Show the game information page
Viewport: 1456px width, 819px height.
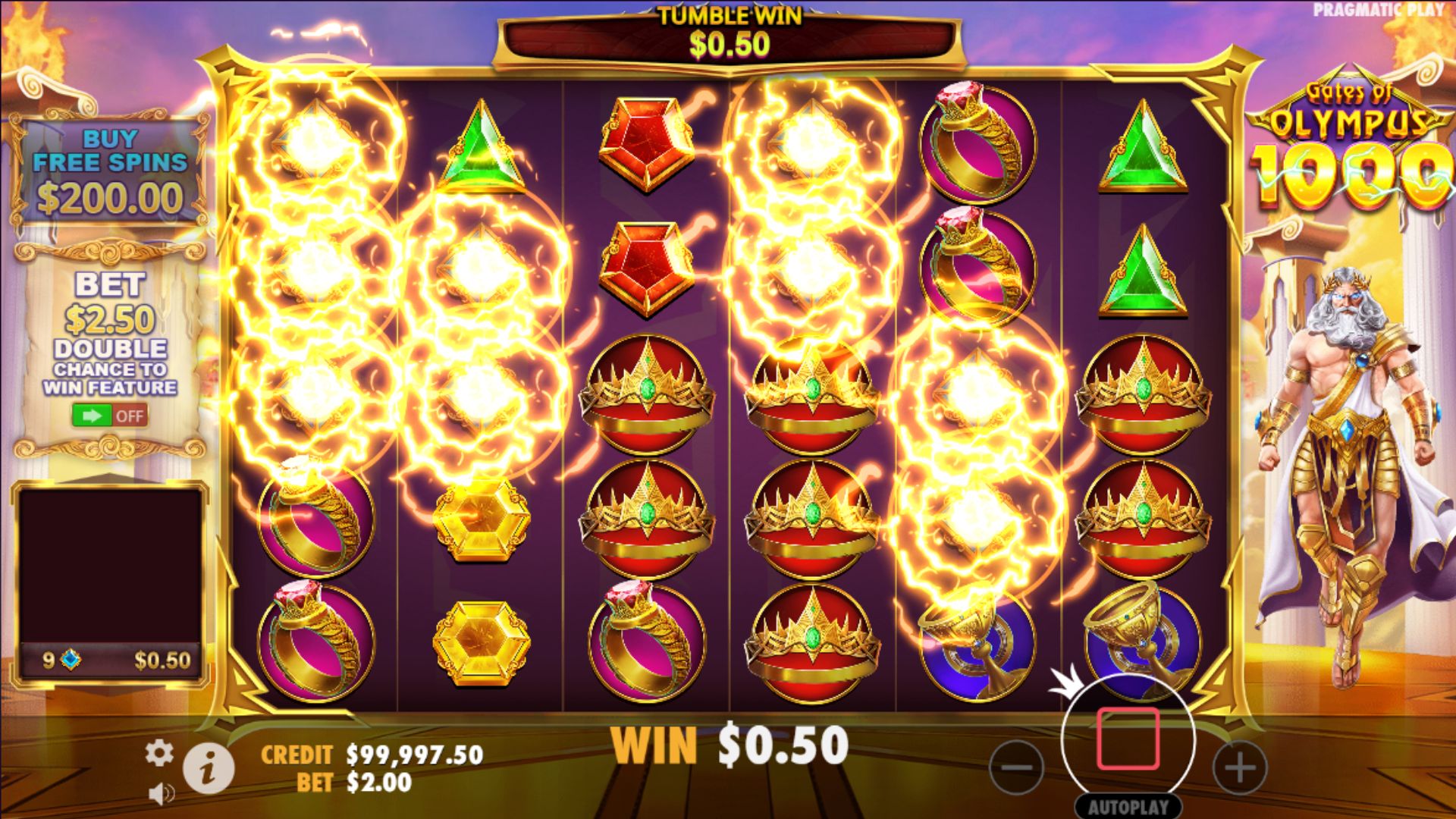pos(209,767)
